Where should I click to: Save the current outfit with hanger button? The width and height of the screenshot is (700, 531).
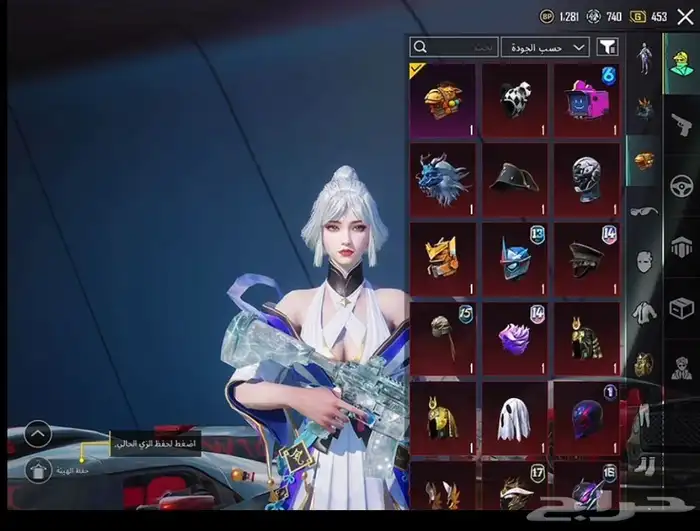click(37, 468)
